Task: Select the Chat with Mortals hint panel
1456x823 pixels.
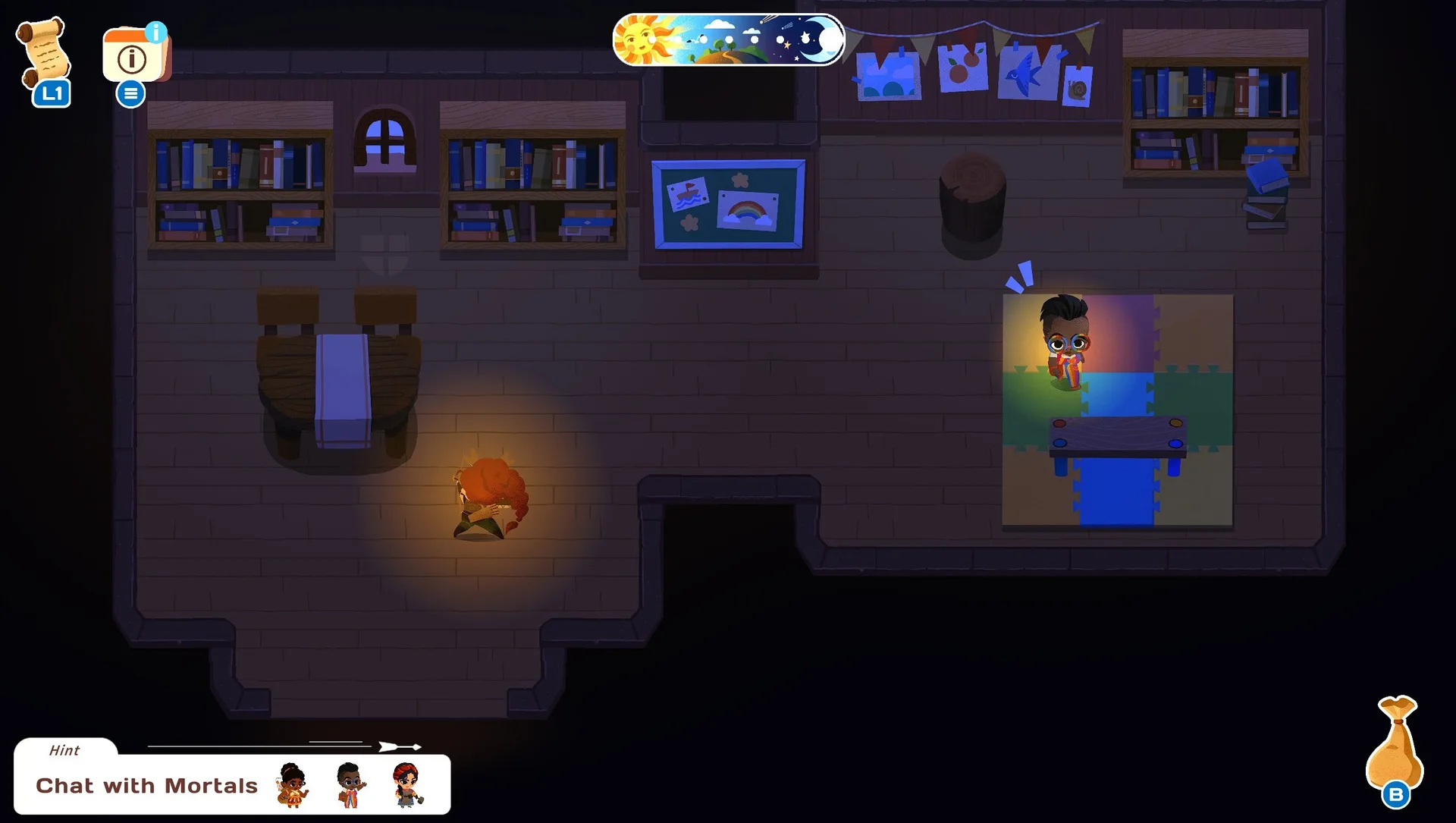Action: [146, 785]
